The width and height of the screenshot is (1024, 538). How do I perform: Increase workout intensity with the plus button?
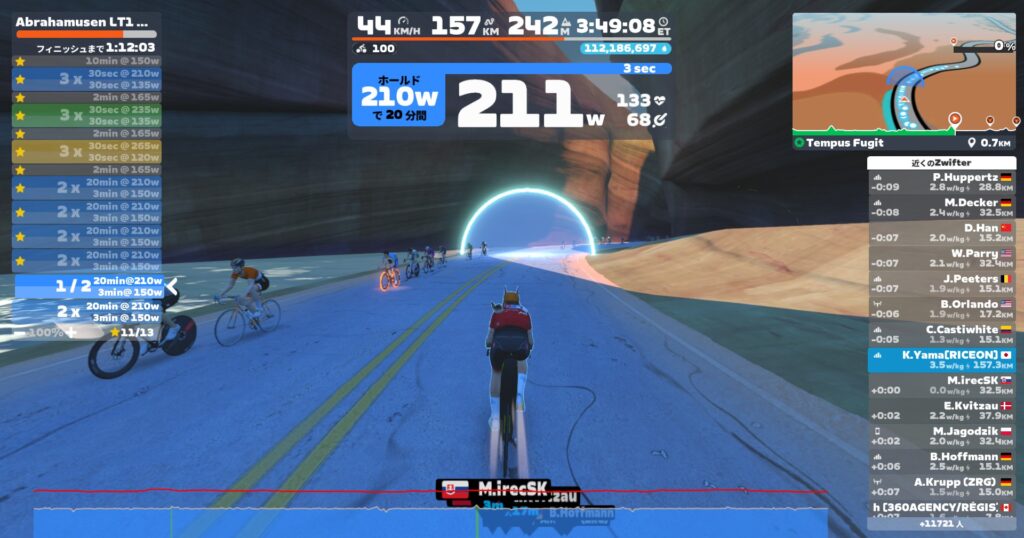coord(71,332)
